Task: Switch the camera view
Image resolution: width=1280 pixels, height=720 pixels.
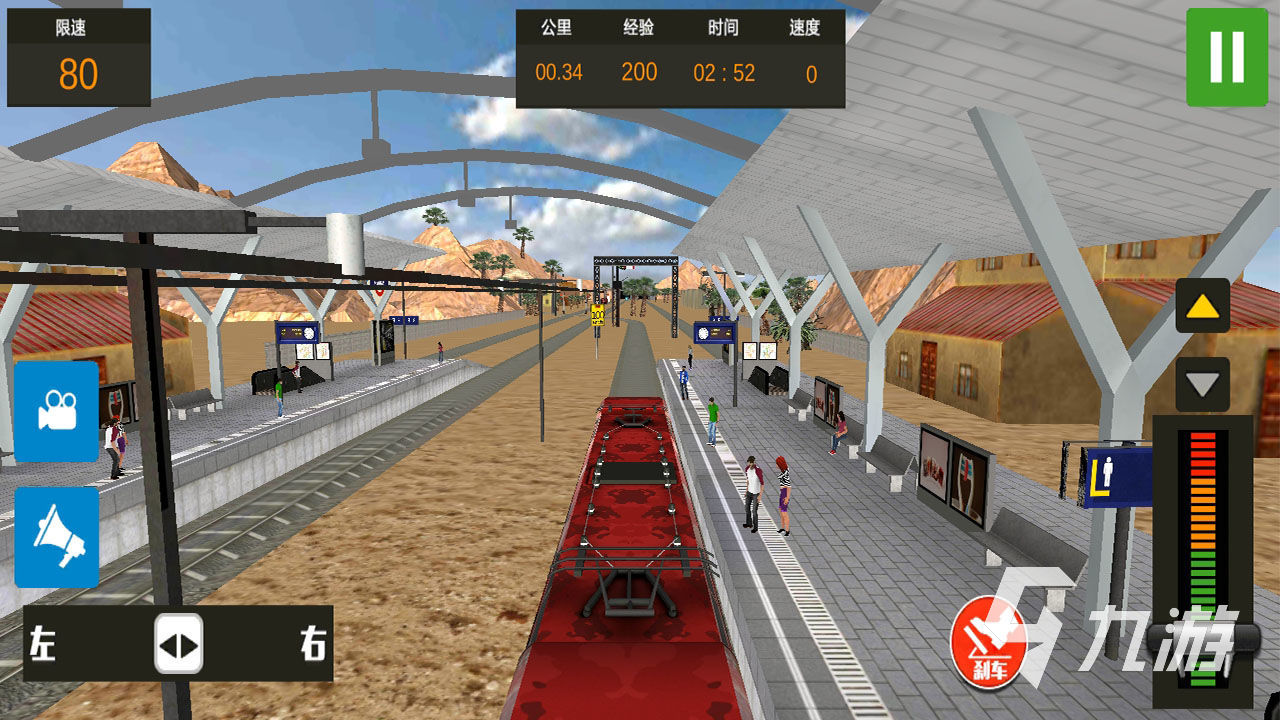Action: pyautogui.click(x=57, y=411)
